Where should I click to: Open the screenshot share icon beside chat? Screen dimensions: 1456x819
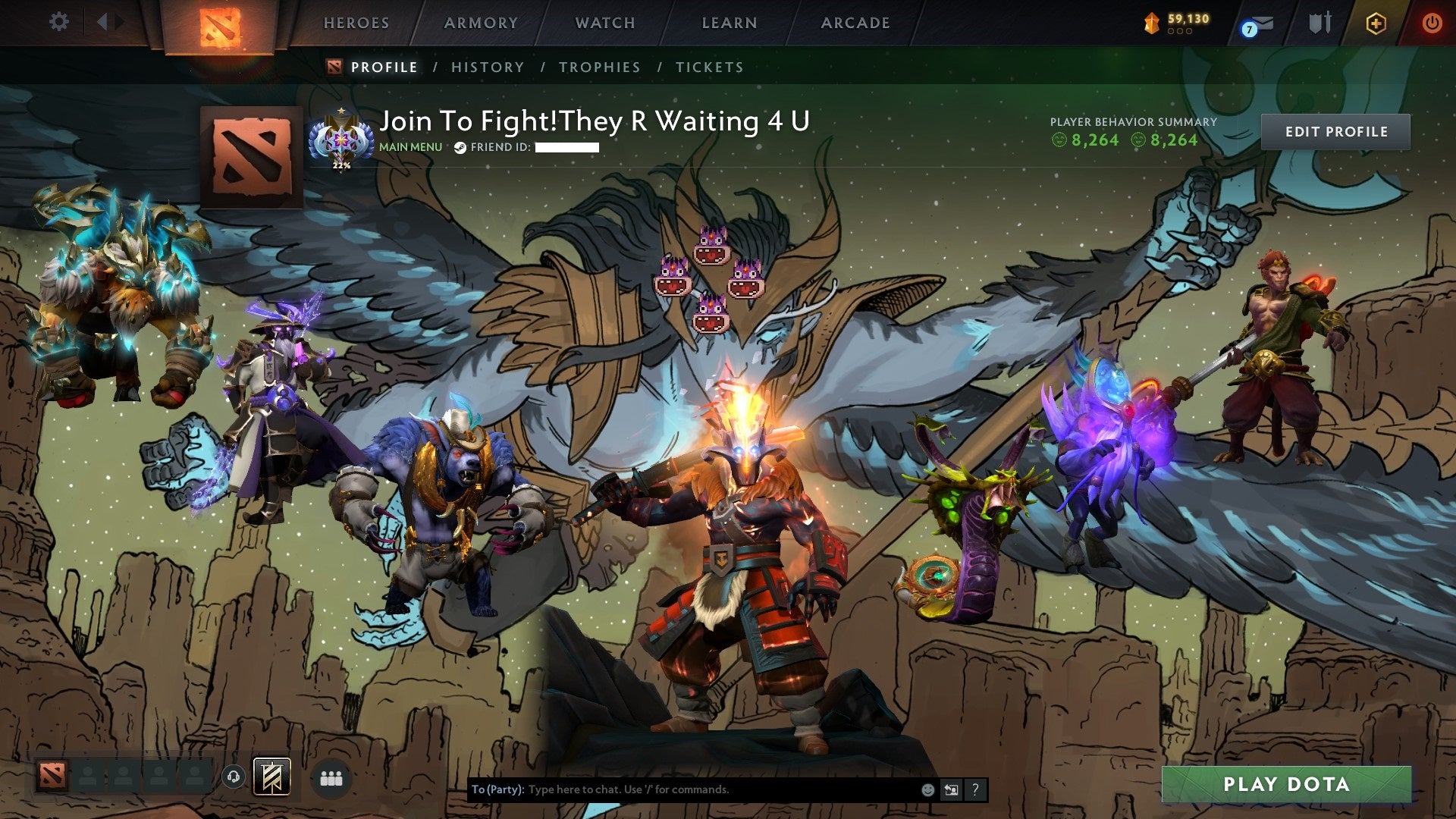950,789
